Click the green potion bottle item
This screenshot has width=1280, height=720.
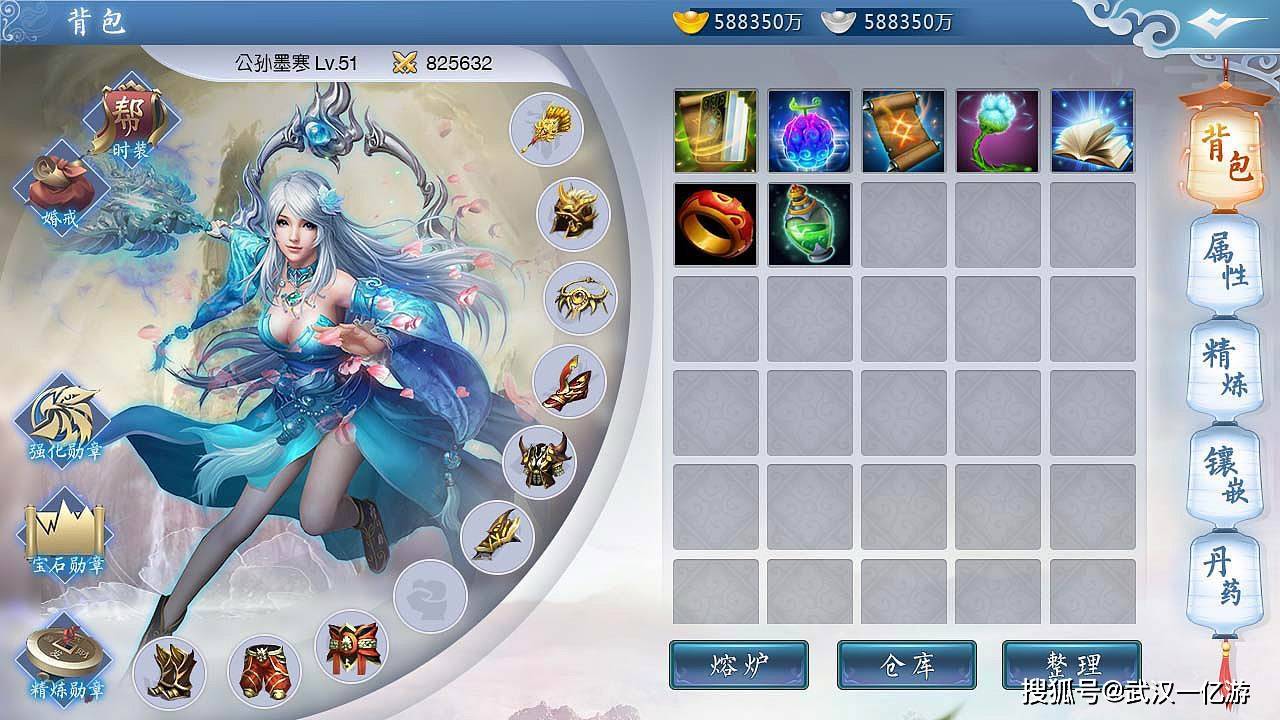tap(810, 225)
